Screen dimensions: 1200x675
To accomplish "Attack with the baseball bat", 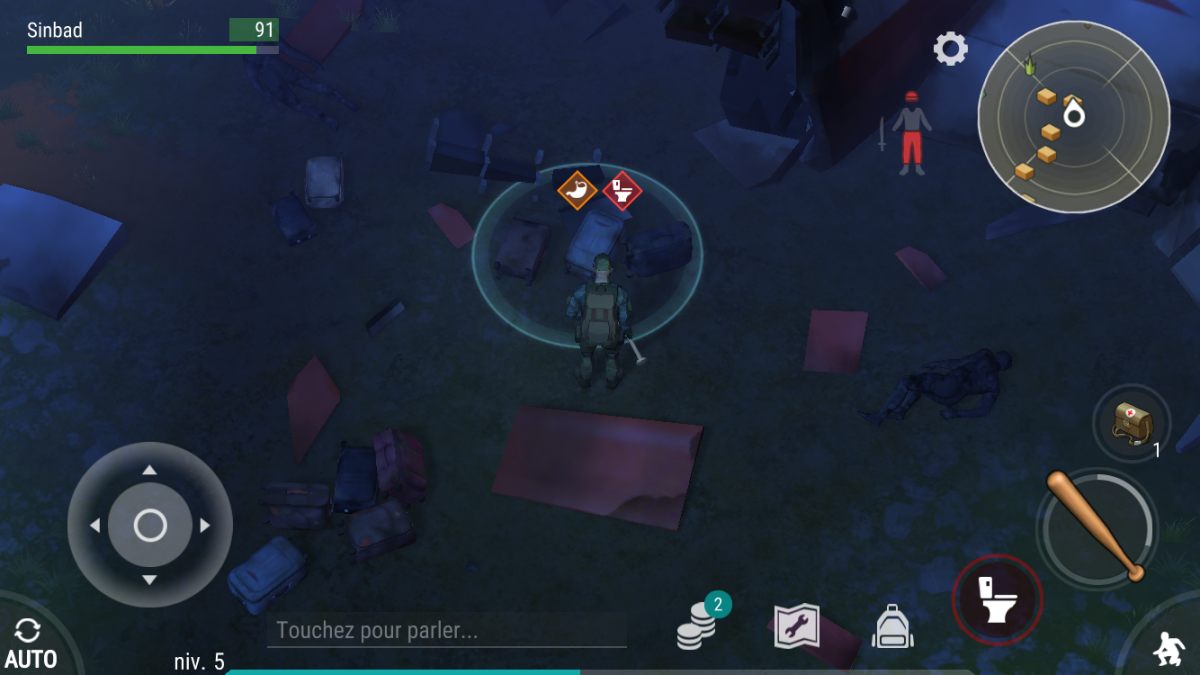I will 1097,525.
